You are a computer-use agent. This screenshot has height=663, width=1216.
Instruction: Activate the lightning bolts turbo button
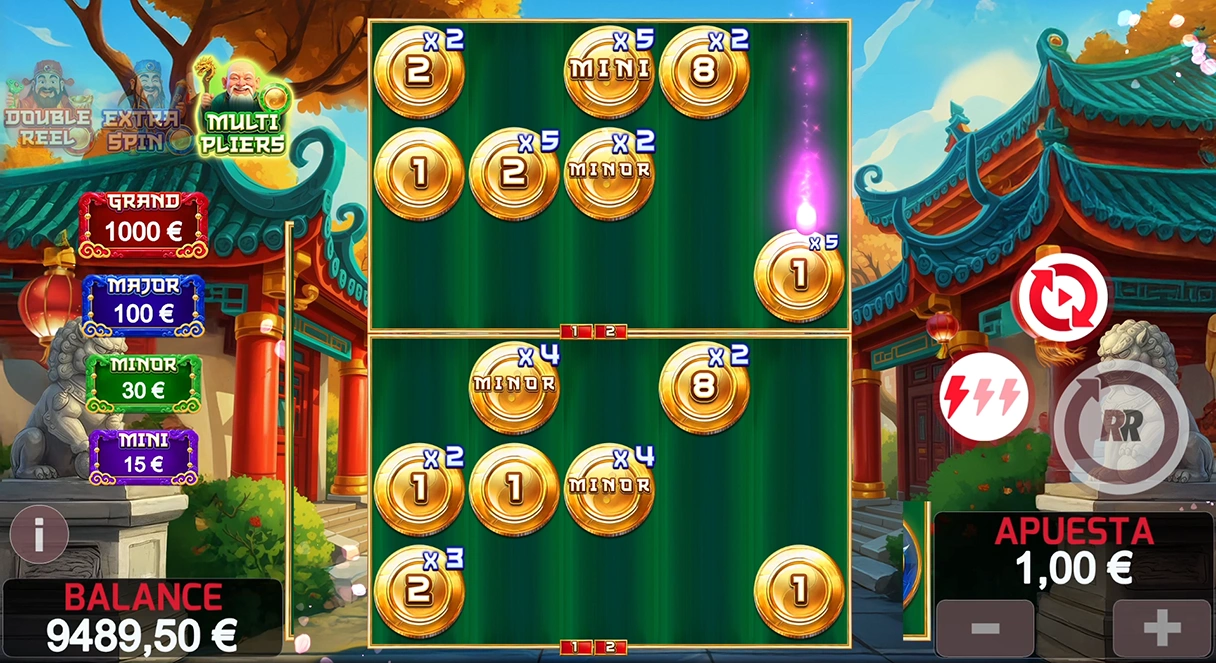pos(984,397)
